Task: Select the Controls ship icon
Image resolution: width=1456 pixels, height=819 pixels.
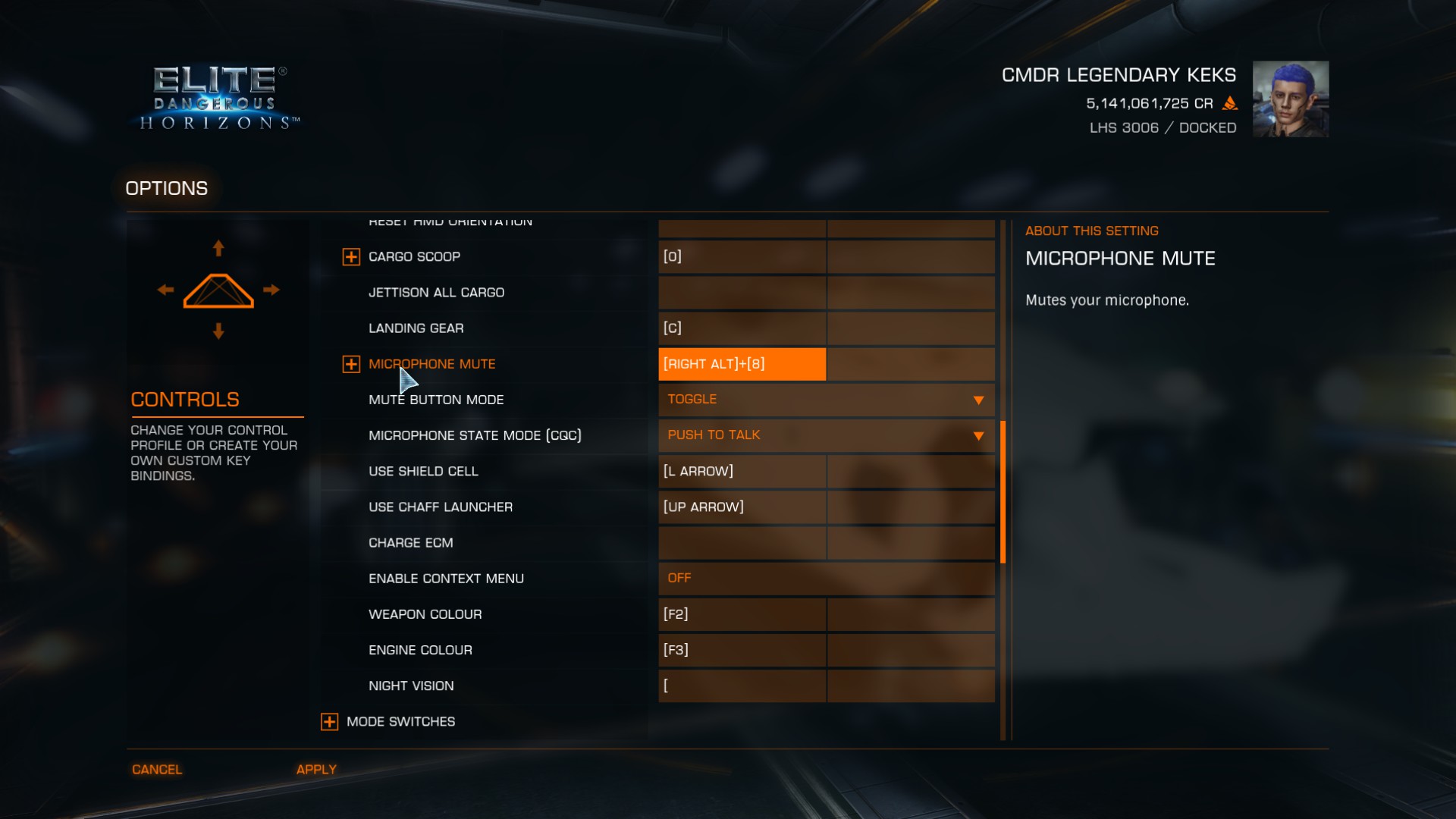Action: 218,290
